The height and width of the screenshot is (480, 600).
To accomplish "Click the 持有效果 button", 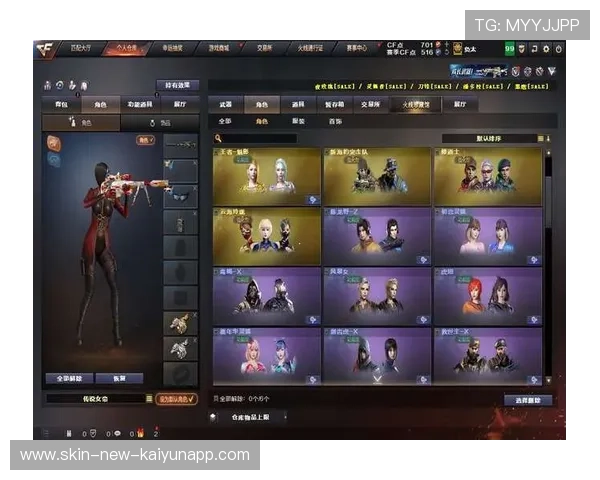I will (178, 85).
